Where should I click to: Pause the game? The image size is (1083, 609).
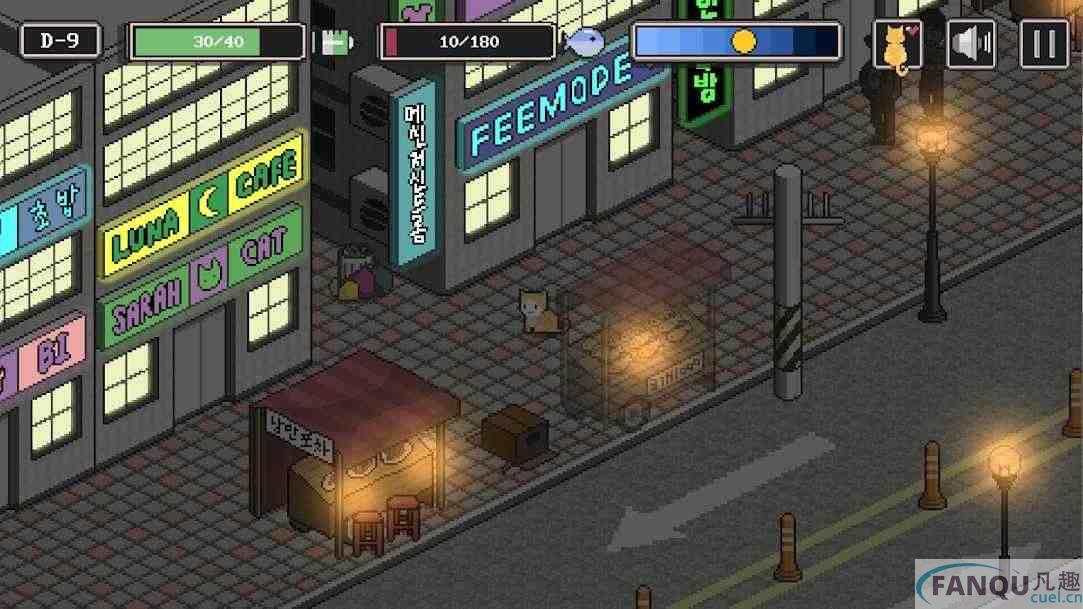(1044, 44)
